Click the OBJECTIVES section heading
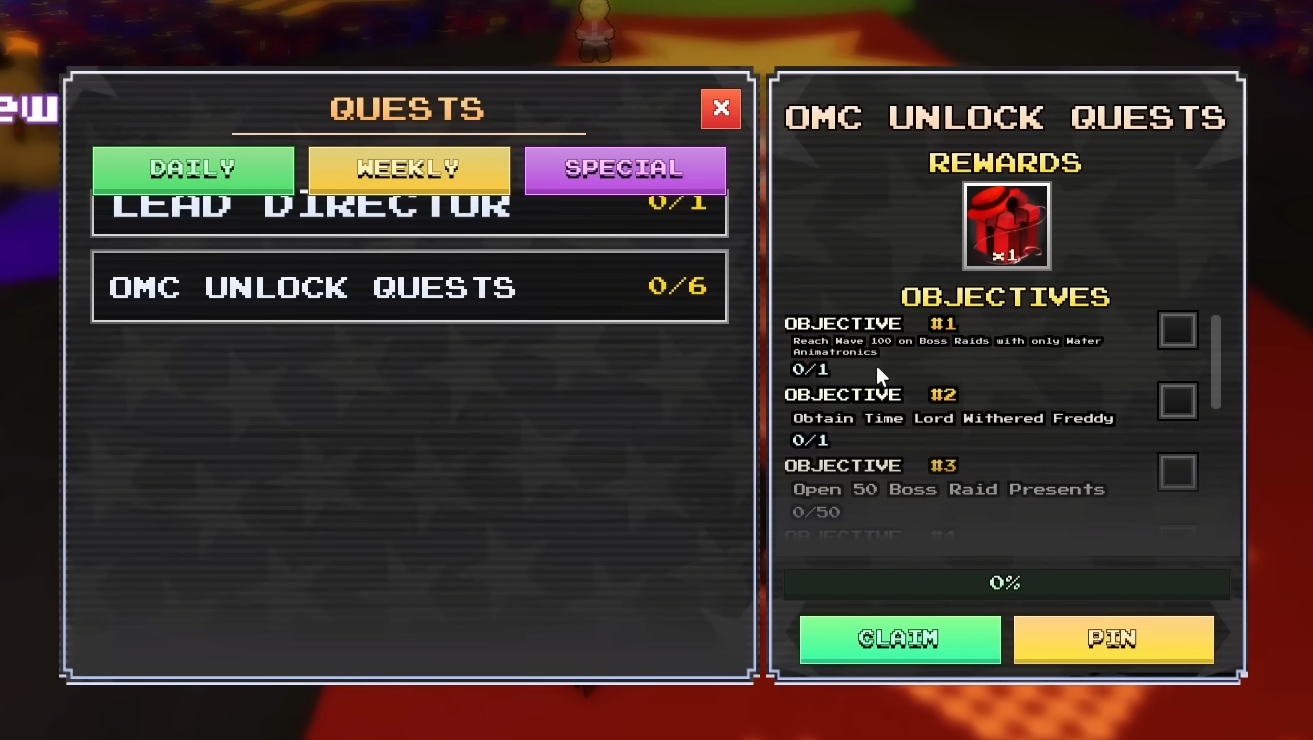Image resolution: width=1313 pixels, height=740 pixels. point(1006,296)
